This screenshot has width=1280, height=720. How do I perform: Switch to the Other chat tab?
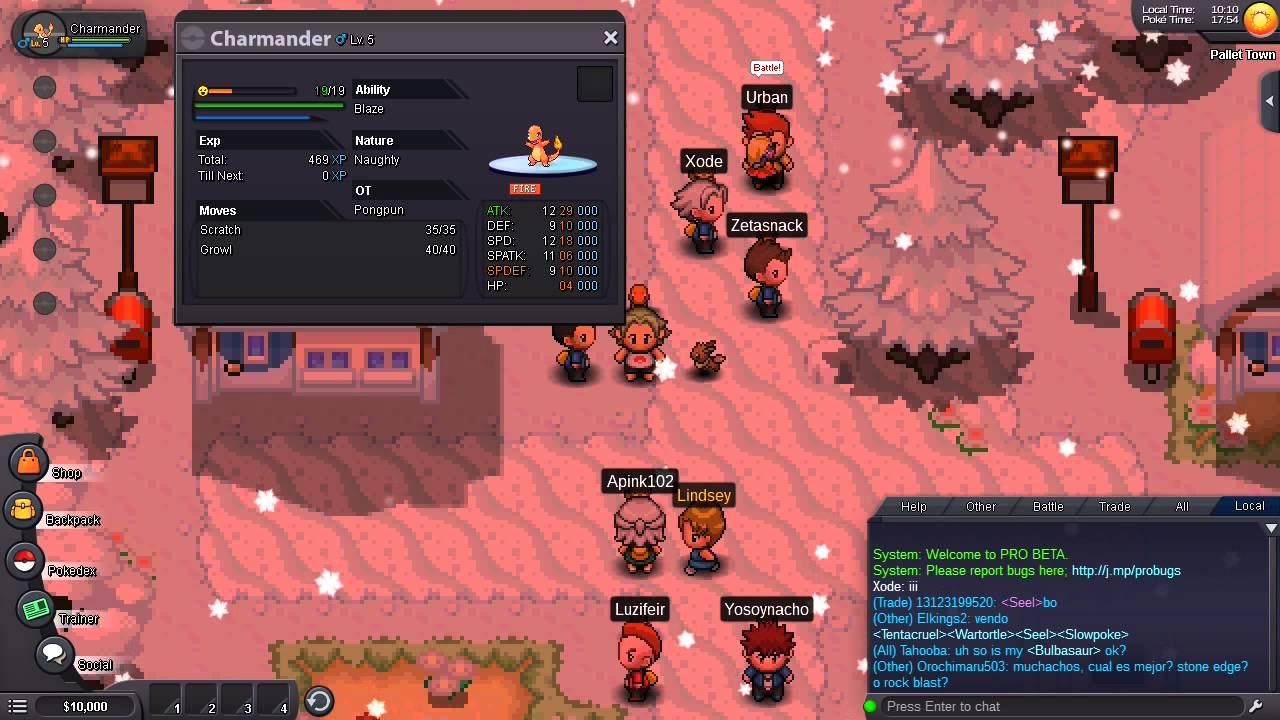(980, 506)
